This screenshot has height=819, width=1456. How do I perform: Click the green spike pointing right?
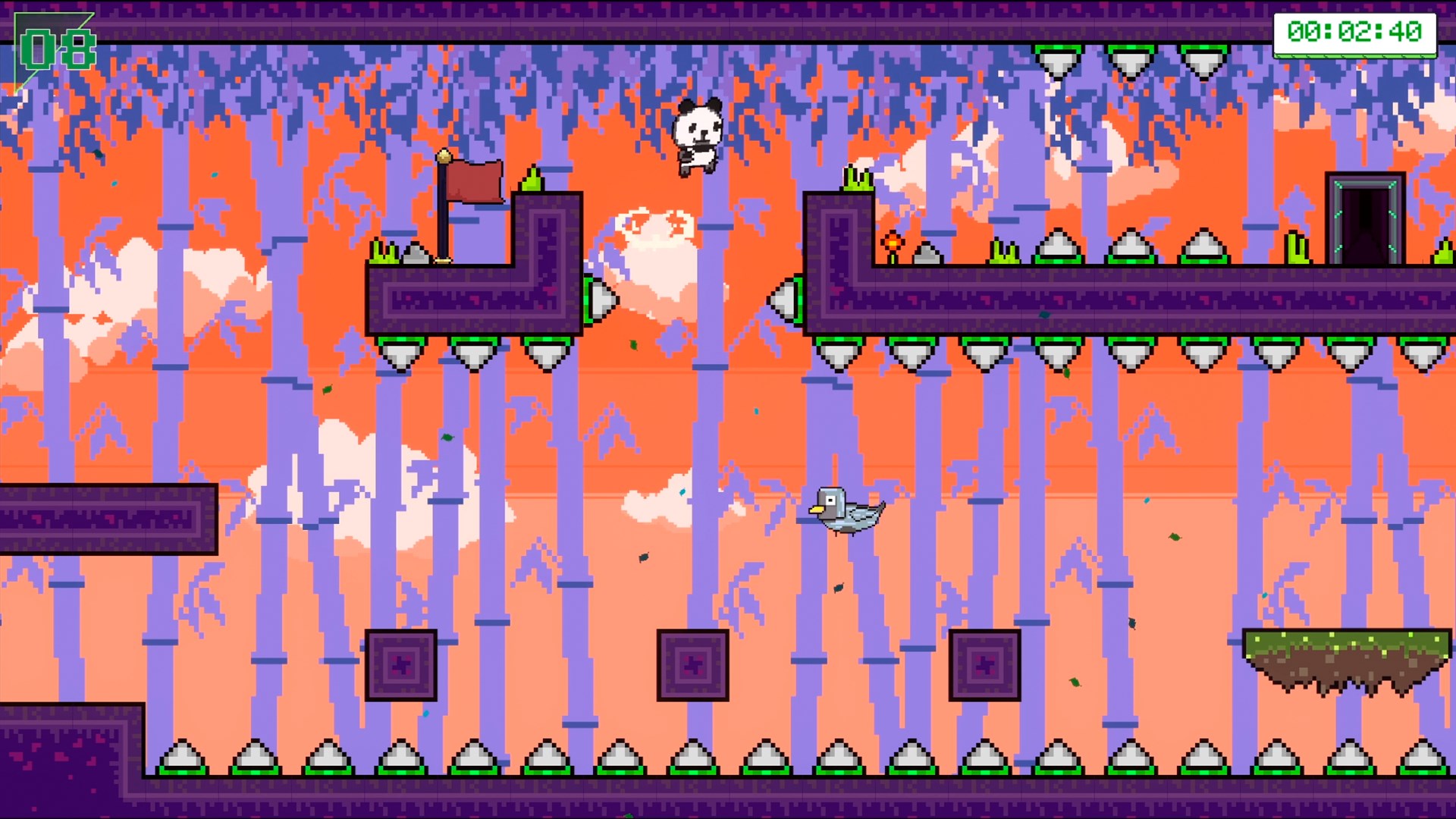click(601, 299)
